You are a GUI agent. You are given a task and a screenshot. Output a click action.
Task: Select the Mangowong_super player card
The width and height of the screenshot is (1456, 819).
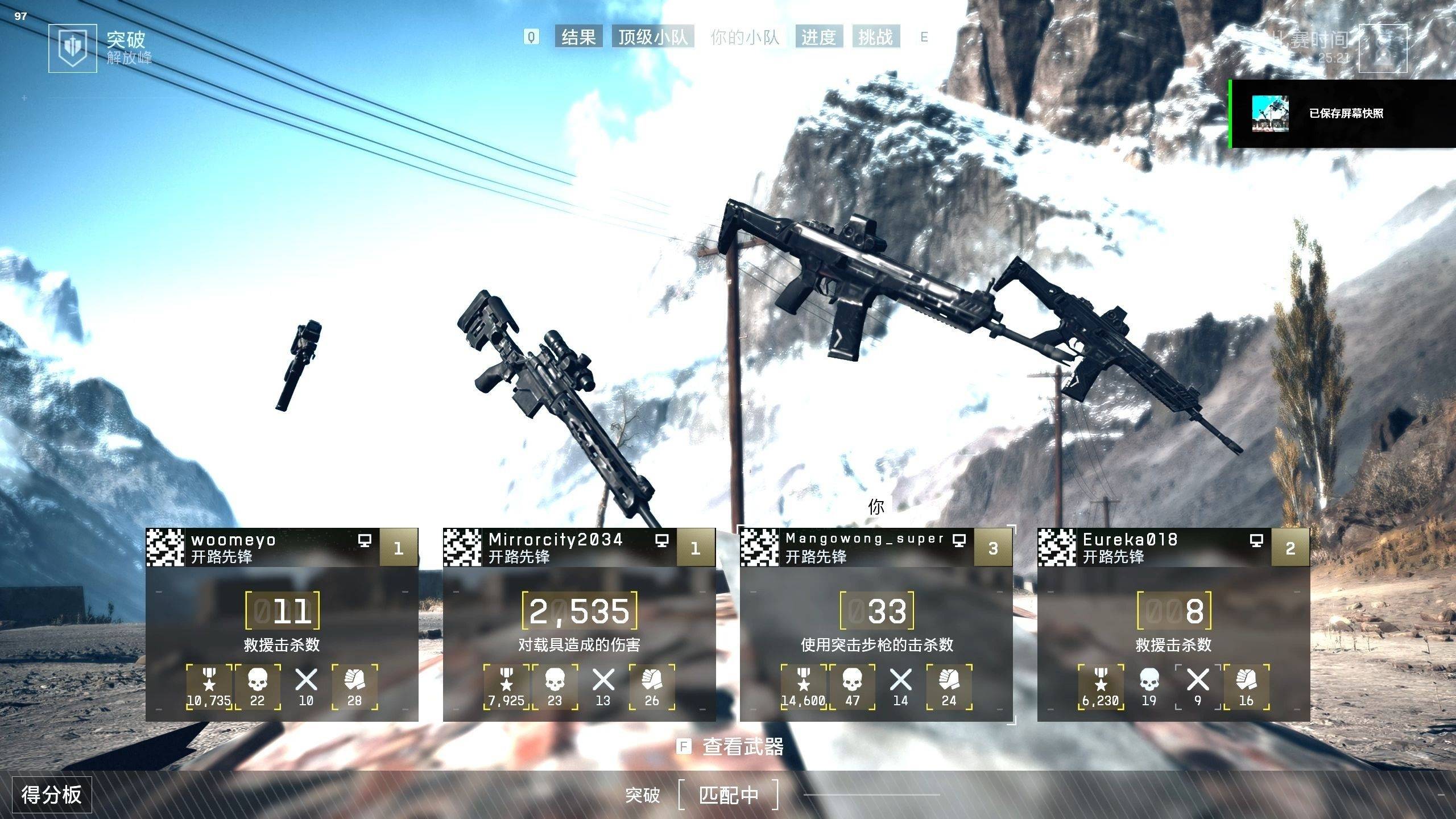tap(876, 624)
